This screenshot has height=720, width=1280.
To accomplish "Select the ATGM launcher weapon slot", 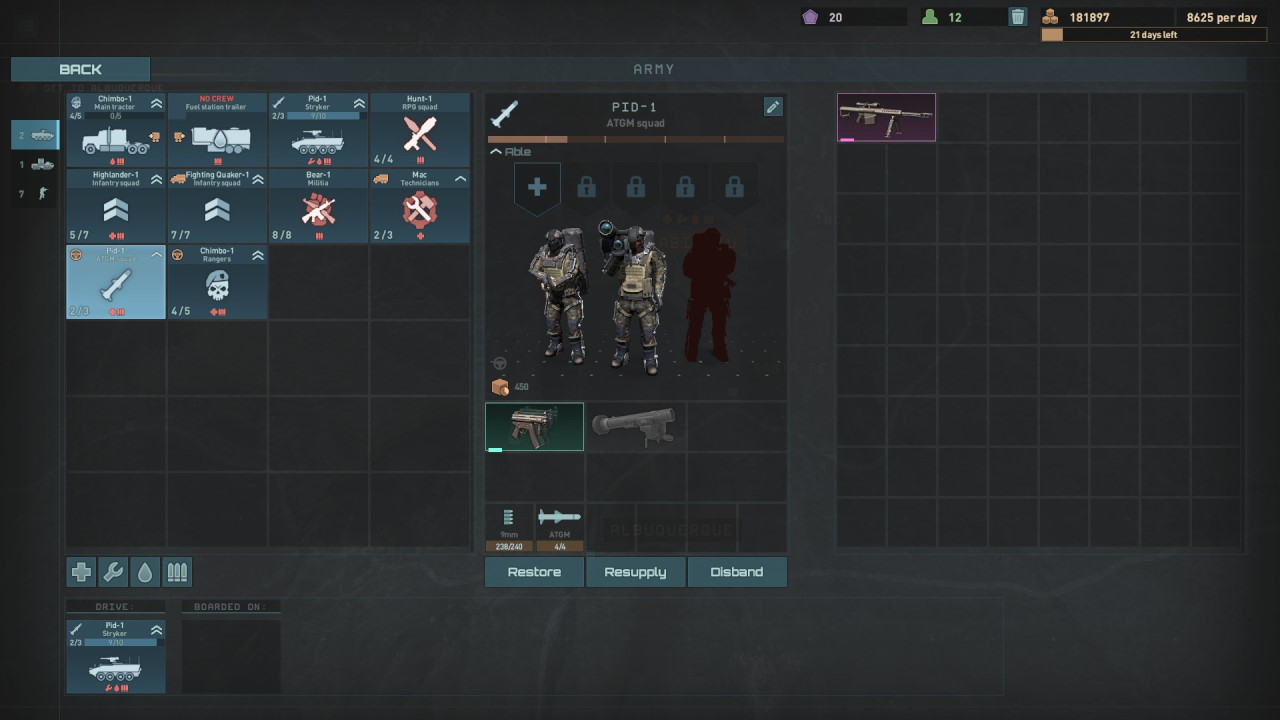I will click(x=635, y=427).
